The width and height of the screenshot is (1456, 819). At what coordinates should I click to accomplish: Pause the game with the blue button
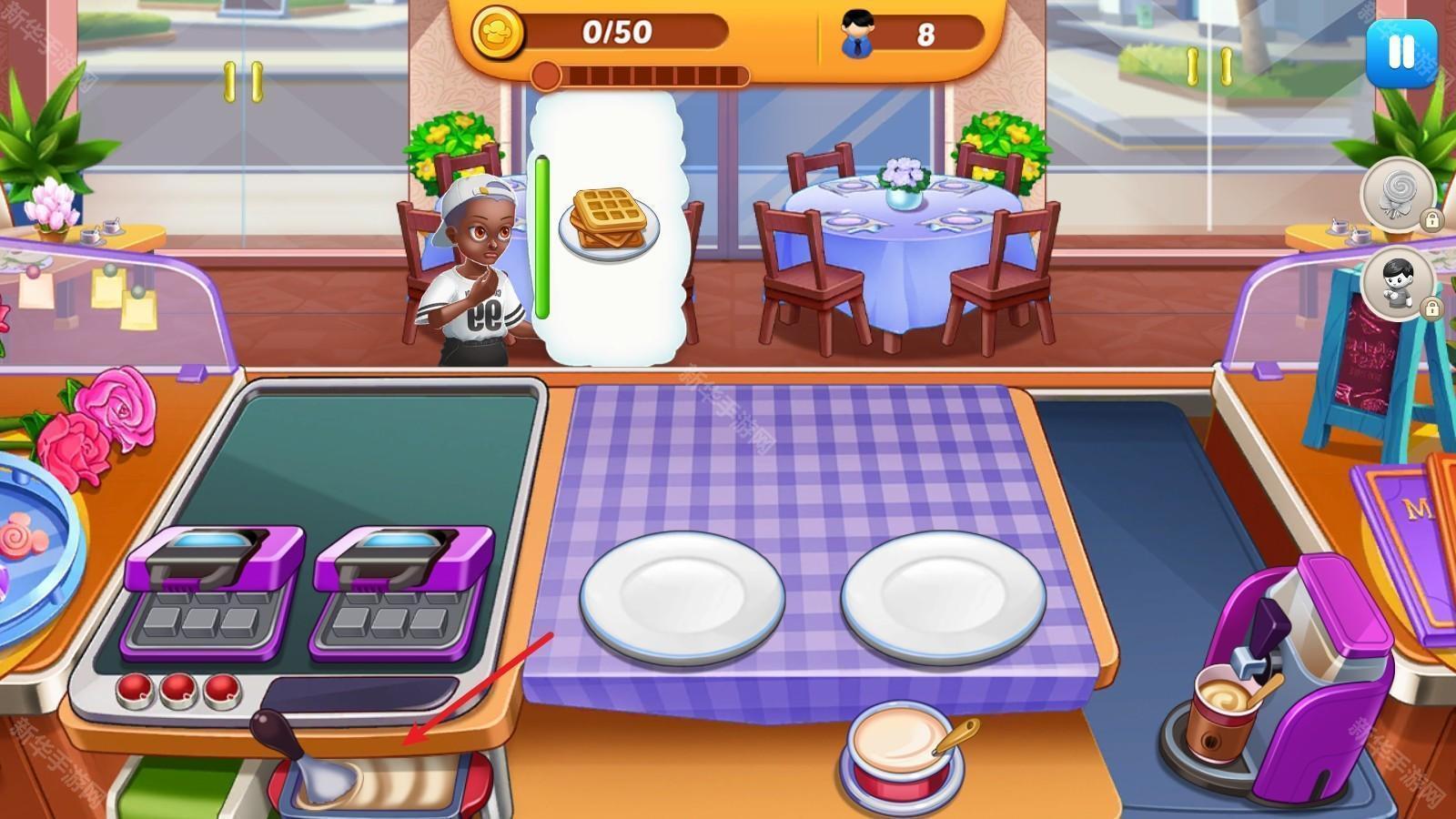[1400, 53]
